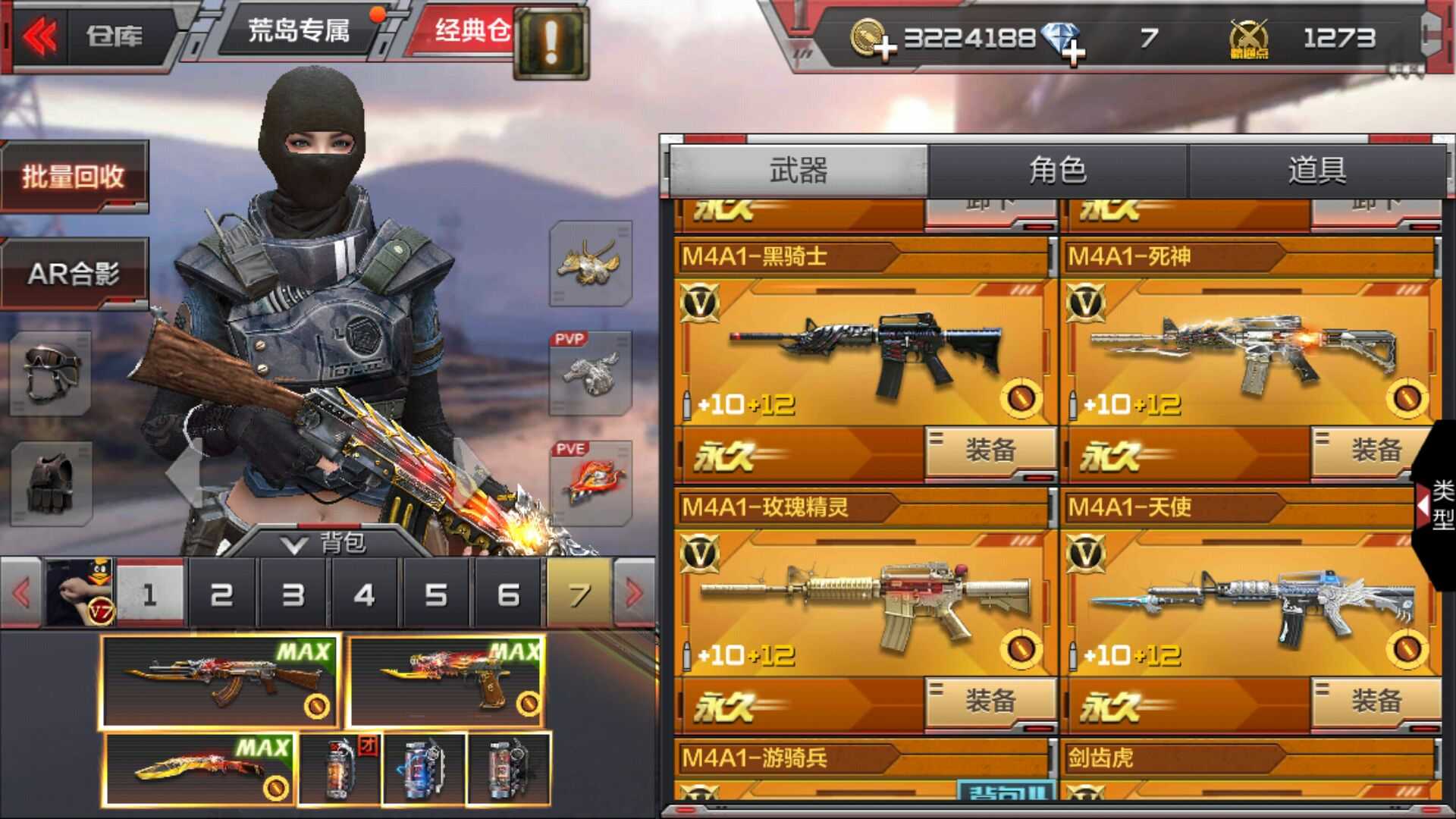Equip the M4A1-天使 rifle
This screenshot has height=819, width=1456.
pyautogui.click(x=1375, y=701)
